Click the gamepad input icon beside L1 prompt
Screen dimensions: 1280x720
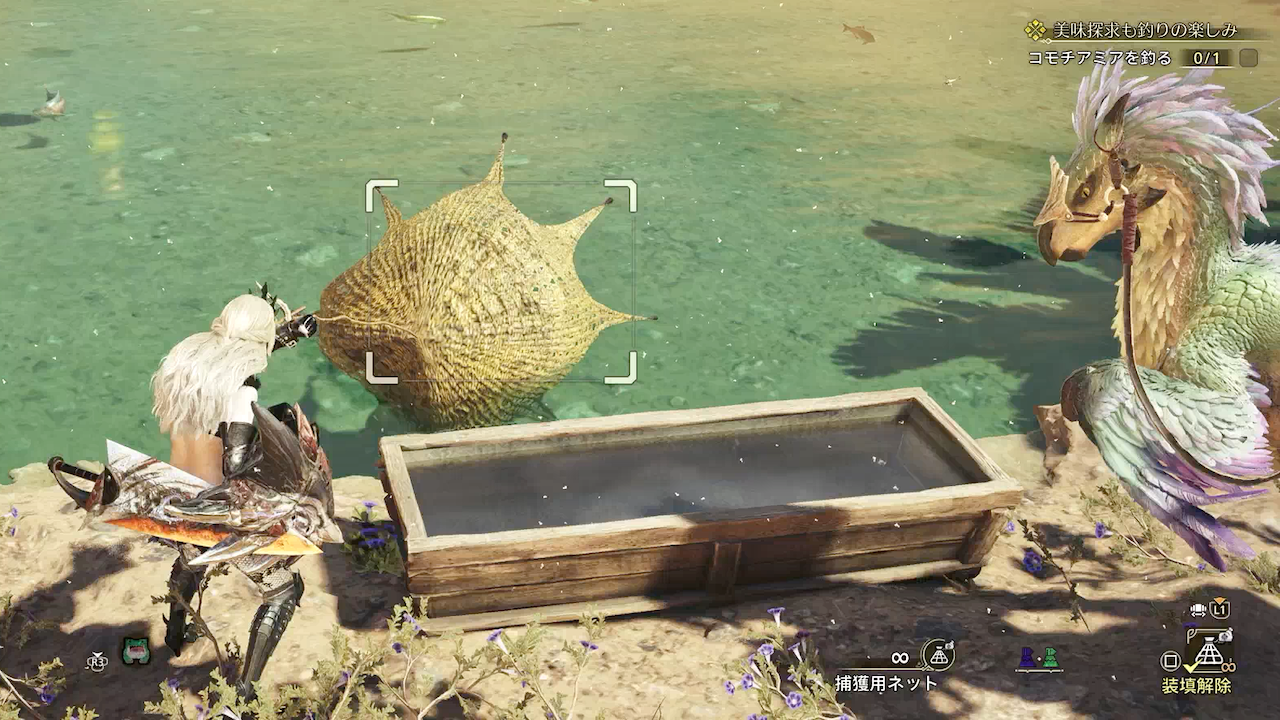(x=1198, y=608)
